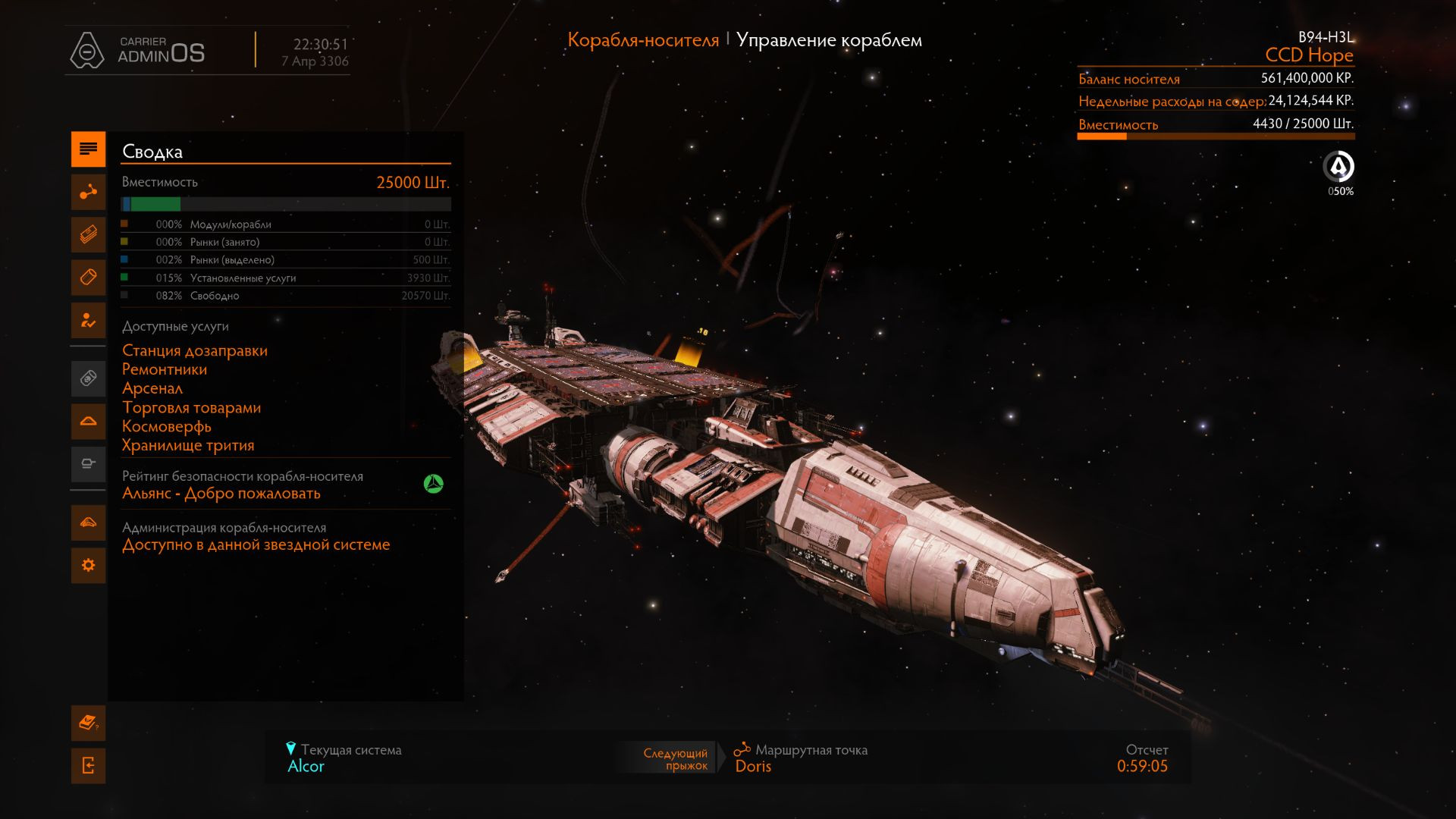The image size is (1456, 819).
Task: Open the navigation tab with connected nodes icon
Action: pos(88,192)
